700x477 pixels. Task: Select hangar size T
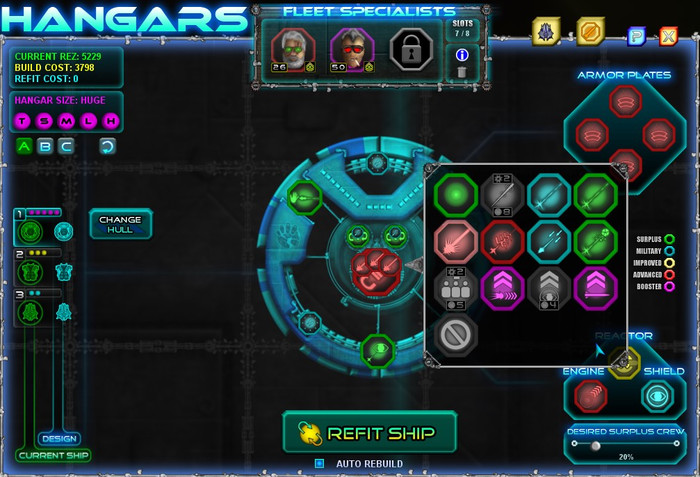(x=23, y=121)
